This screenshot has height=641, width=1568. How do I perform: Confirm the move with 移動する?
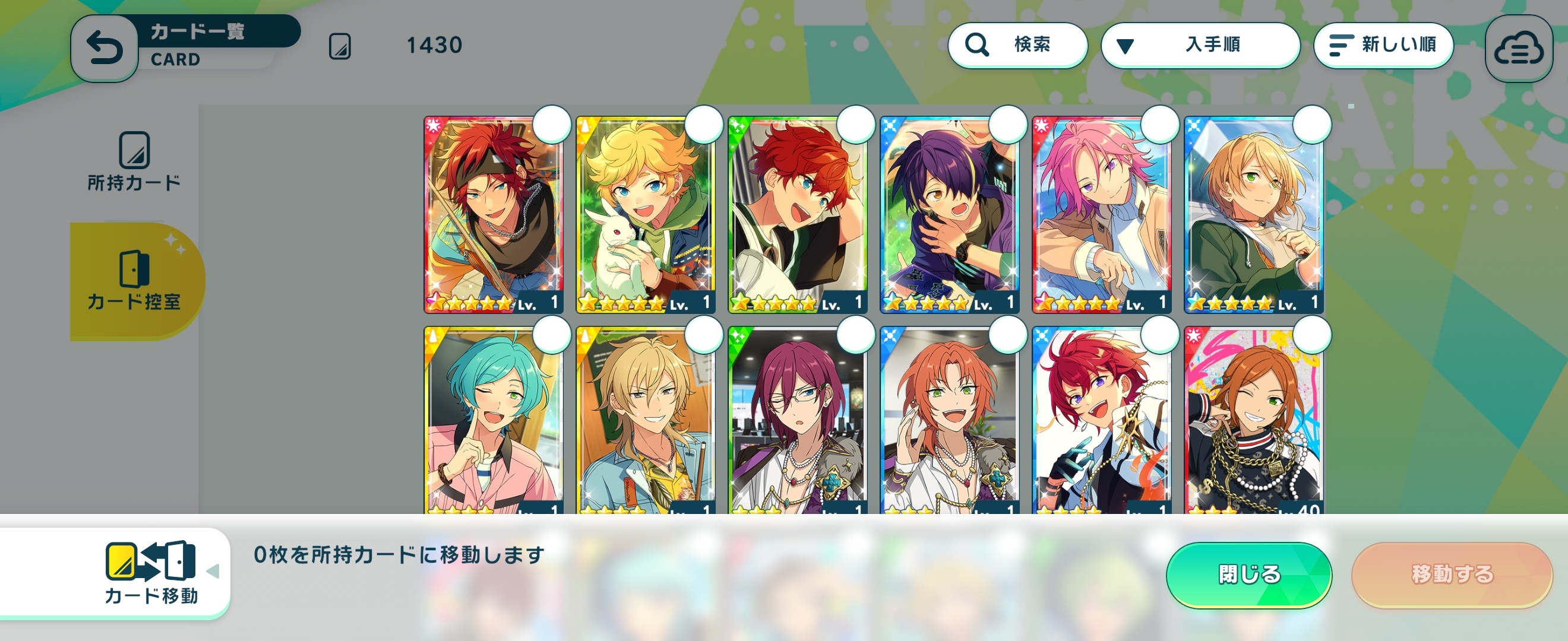coord(1452,574)
